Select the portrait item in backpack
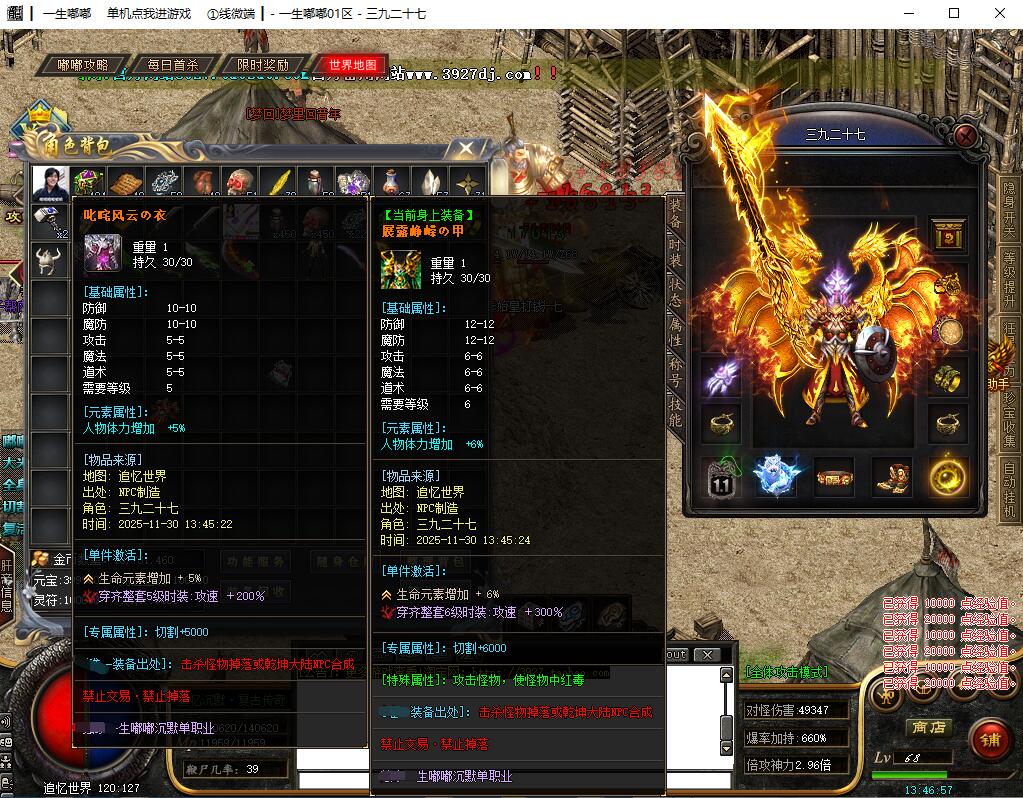Viewport: 1023px width, 798px height. 49,183
